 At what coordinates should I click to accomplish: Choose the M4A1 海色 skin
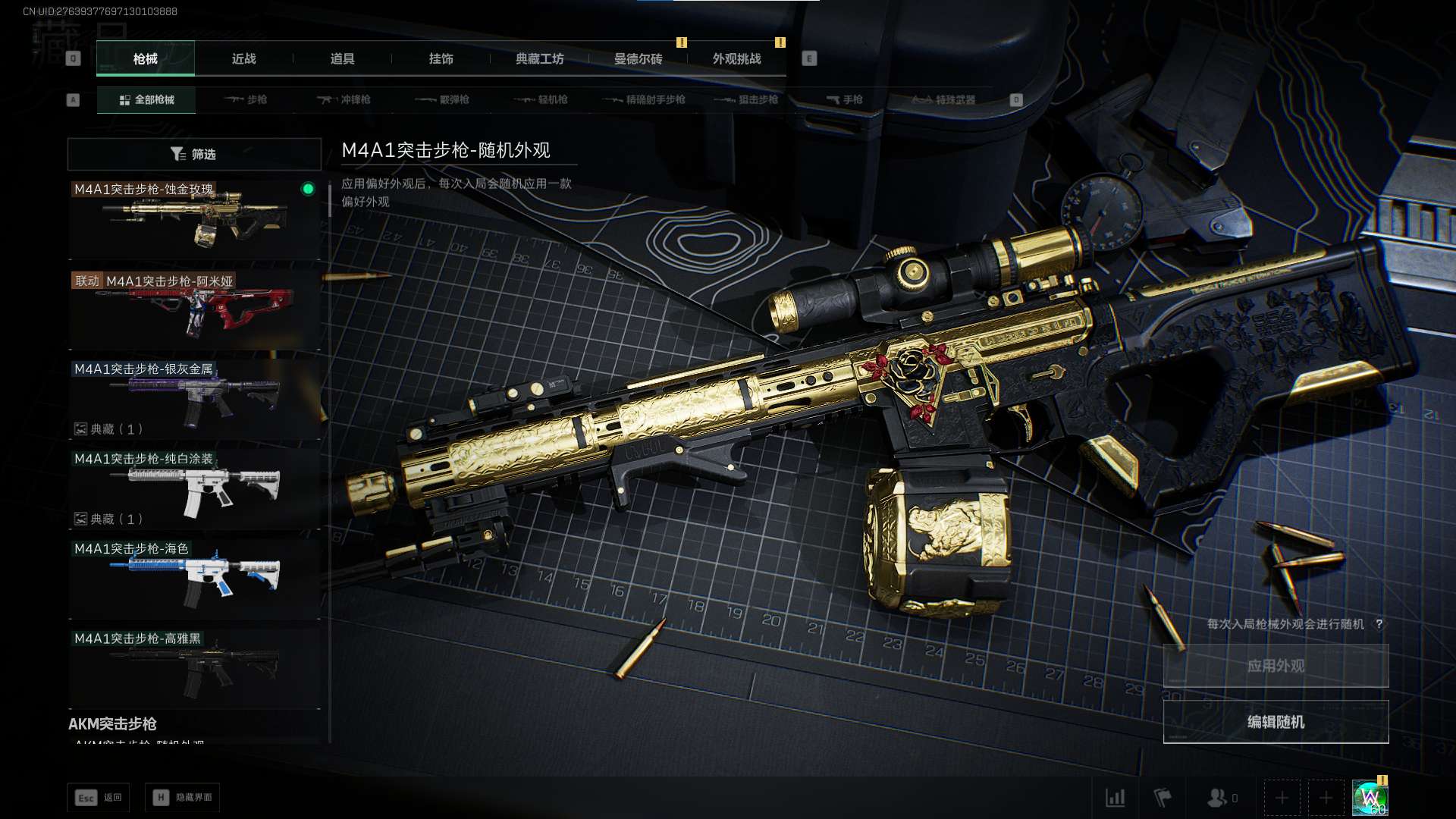coord(194,579)
